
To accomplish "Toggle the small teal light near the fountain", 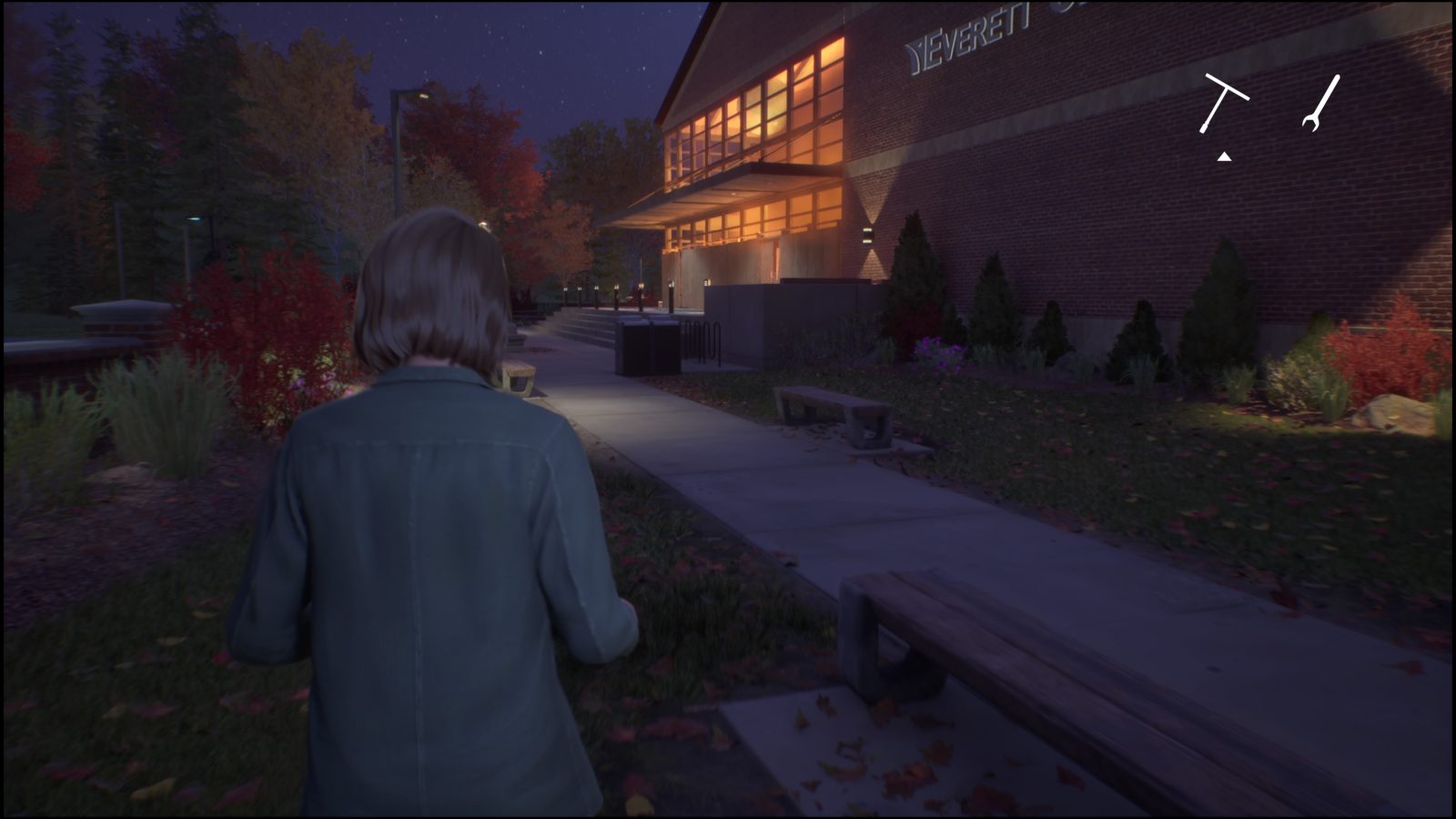I will coord(193,221).
